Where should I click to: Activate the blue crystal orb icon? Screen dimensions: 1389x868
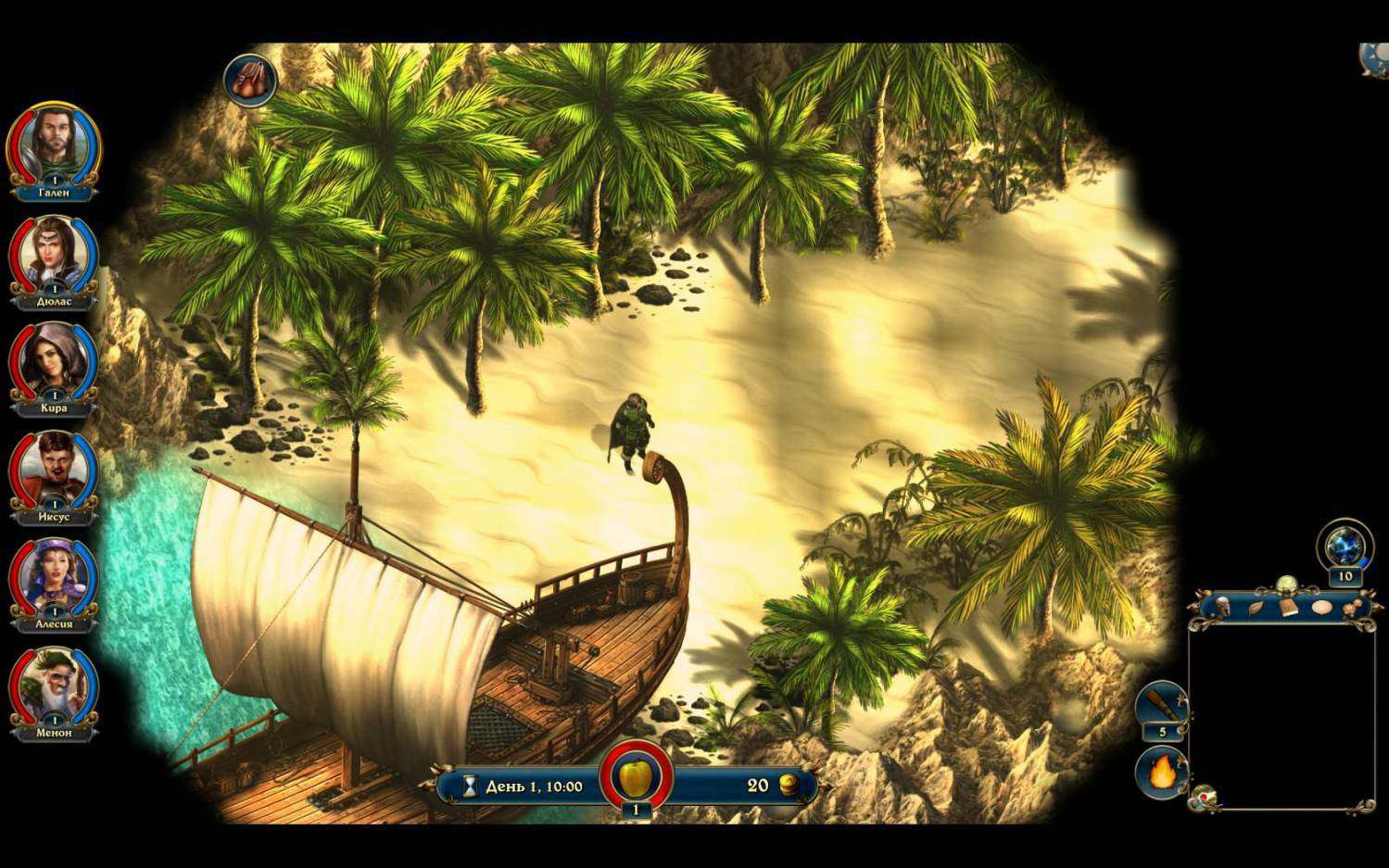coord(1345,546)
